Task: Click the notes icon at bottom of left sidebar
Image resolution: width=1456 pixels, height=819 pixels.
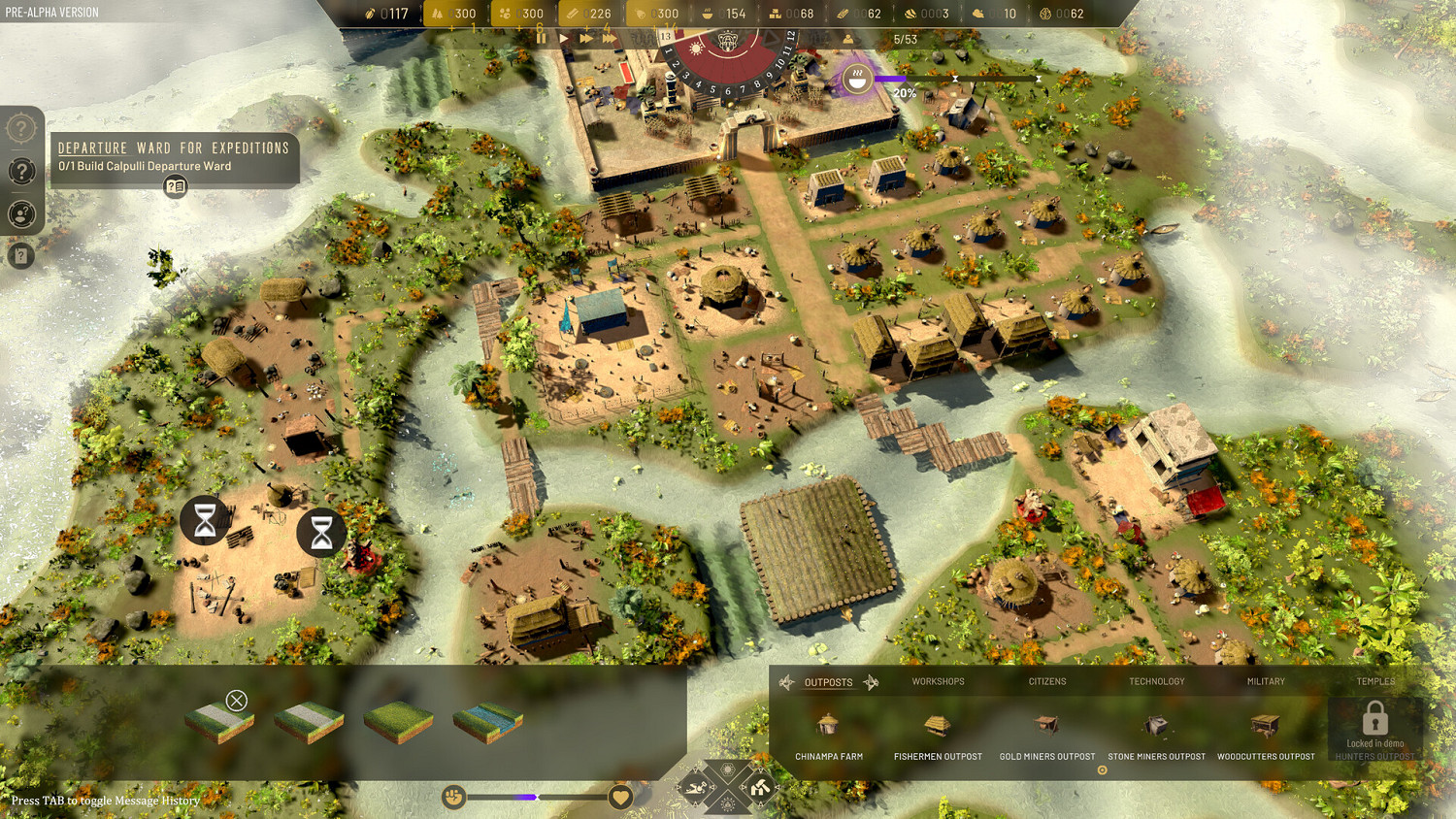Action: (21, 255)
